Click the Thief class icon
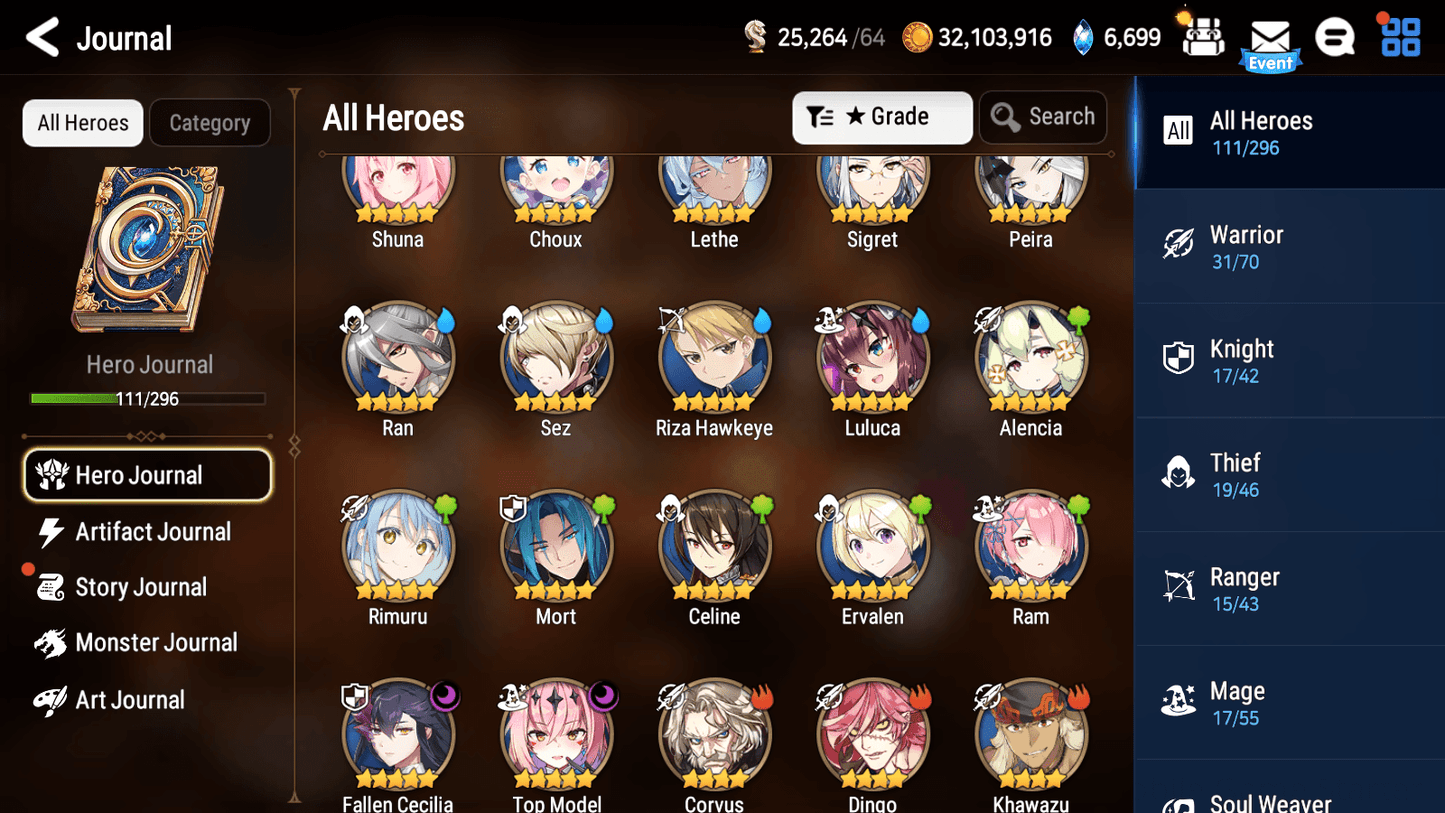 click(1179, 471)
